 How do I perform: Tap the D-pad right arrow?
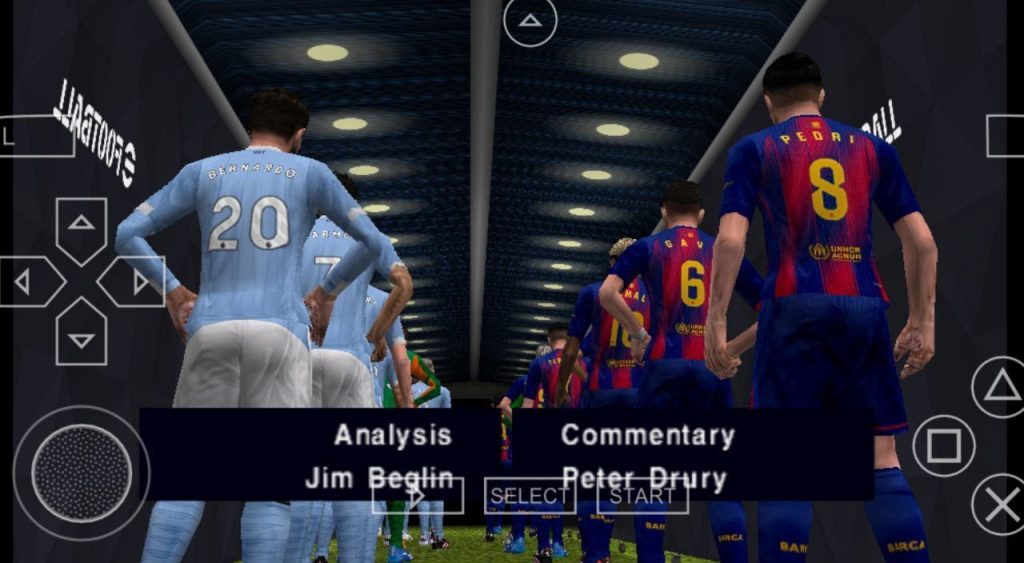(135, 282)
